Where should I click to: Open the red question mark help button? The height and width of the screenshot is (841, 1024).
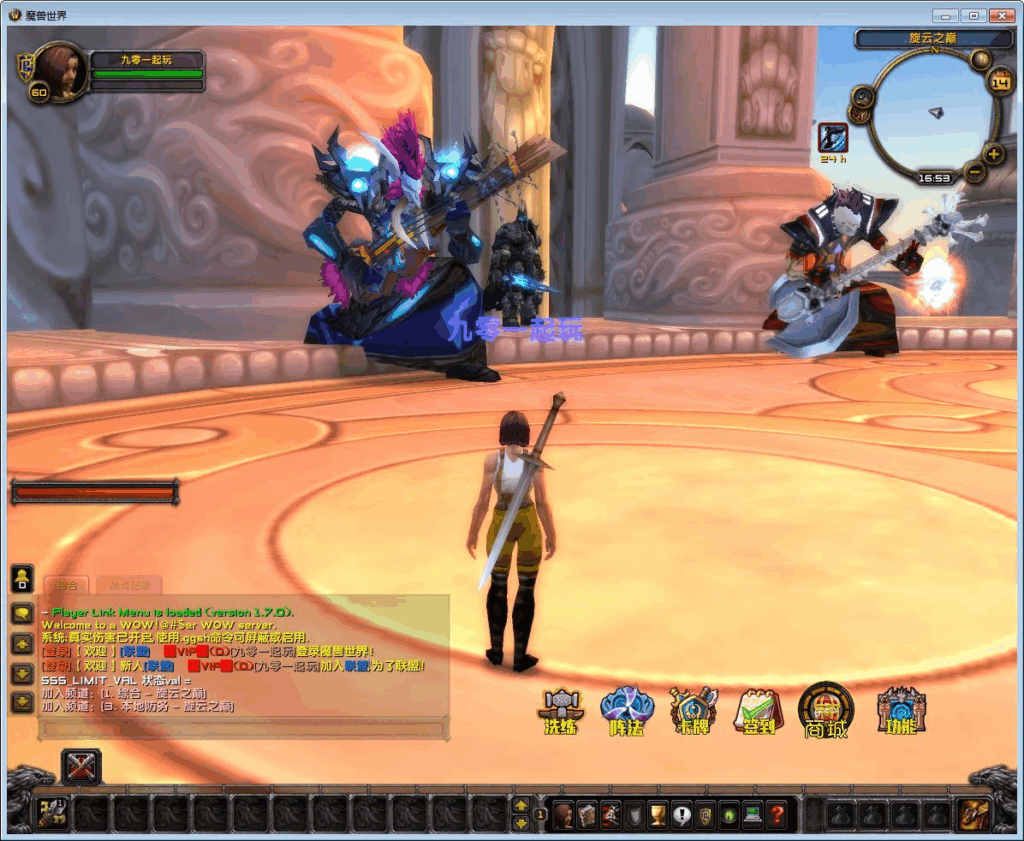point(776,814)
